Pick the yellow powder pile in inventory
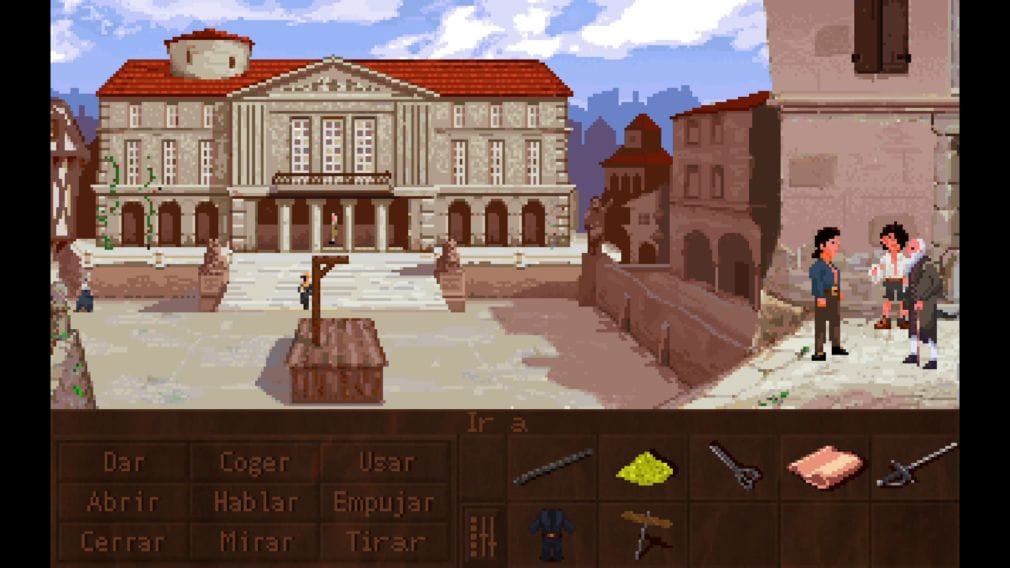The width and height of the screenshot is (1010, 568). click(x=643, y=467)
